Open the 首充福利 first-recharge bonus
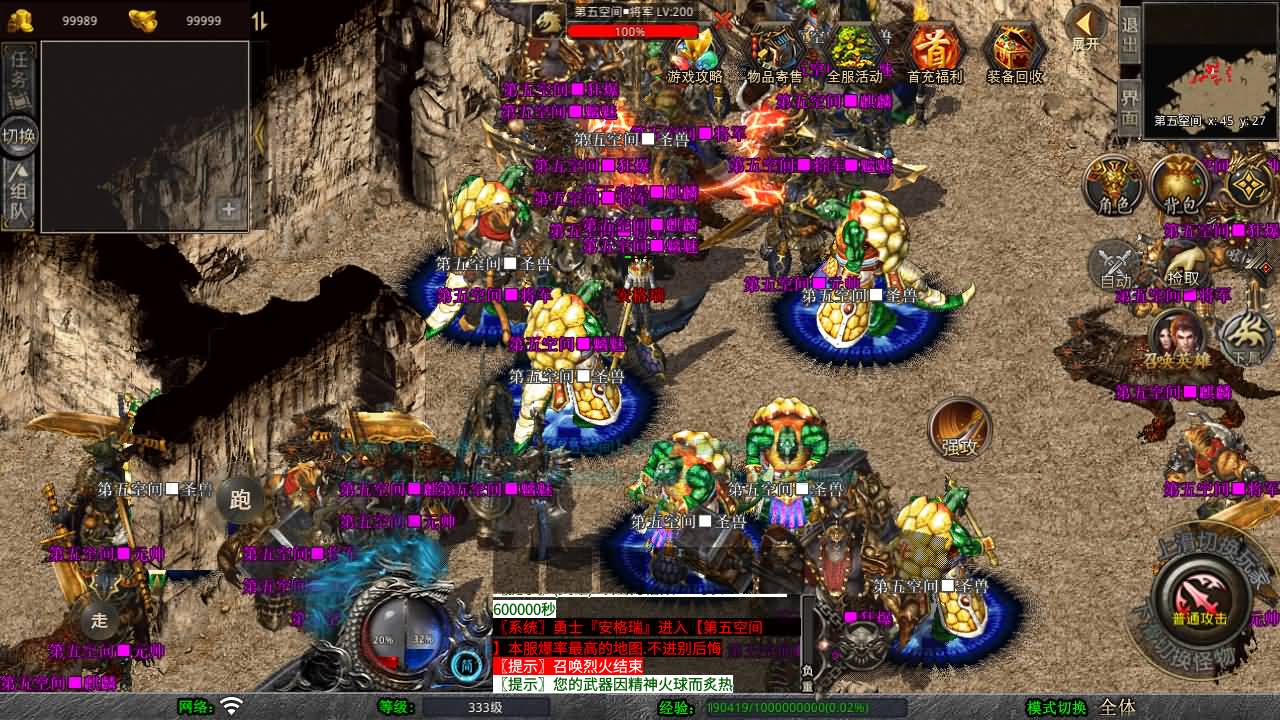1280x720 pixels. tap(935, 52)
